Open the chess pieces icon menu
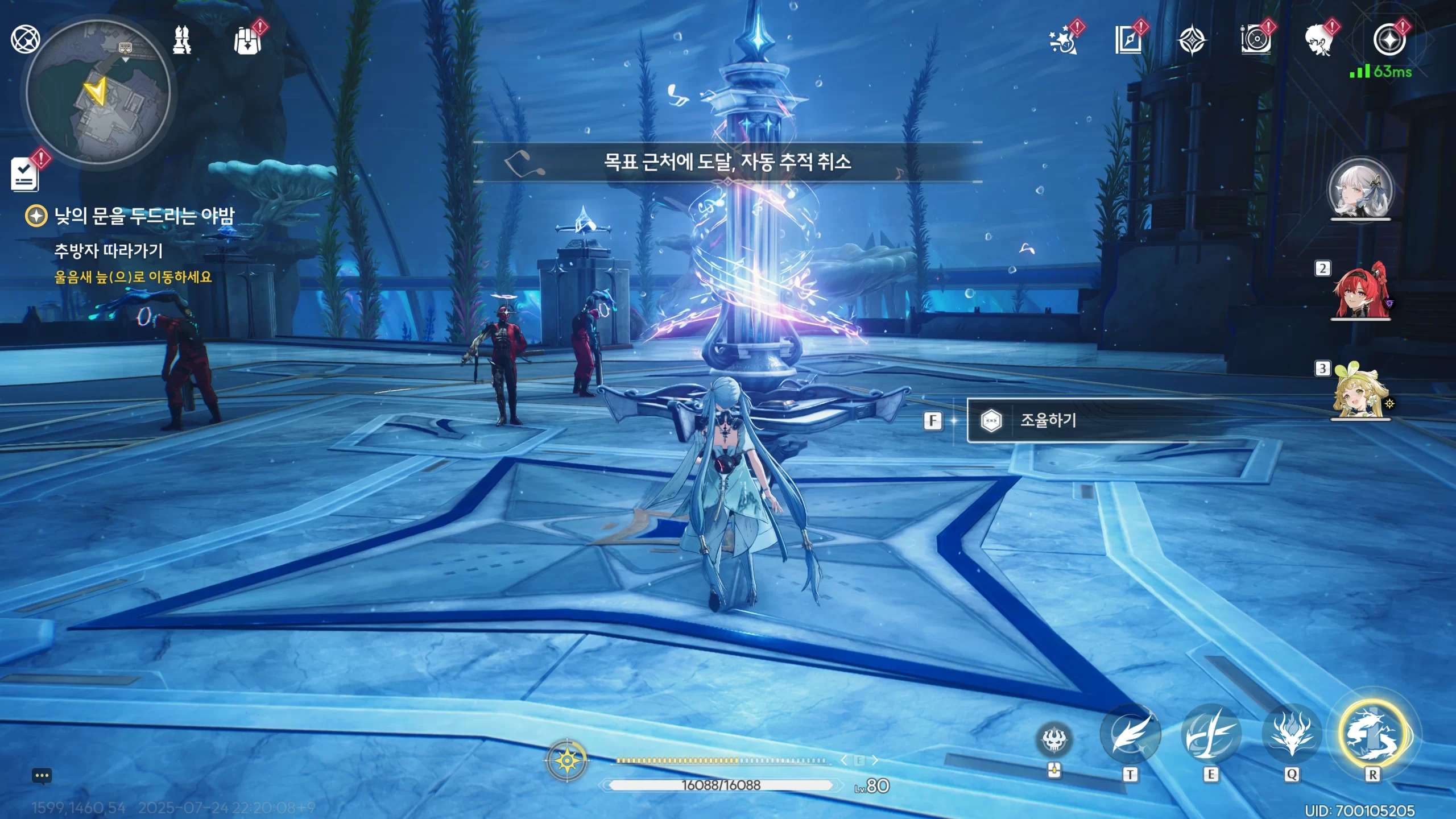Image resolution: width=1456 pixels, height=819 pixels. point(182,40)
